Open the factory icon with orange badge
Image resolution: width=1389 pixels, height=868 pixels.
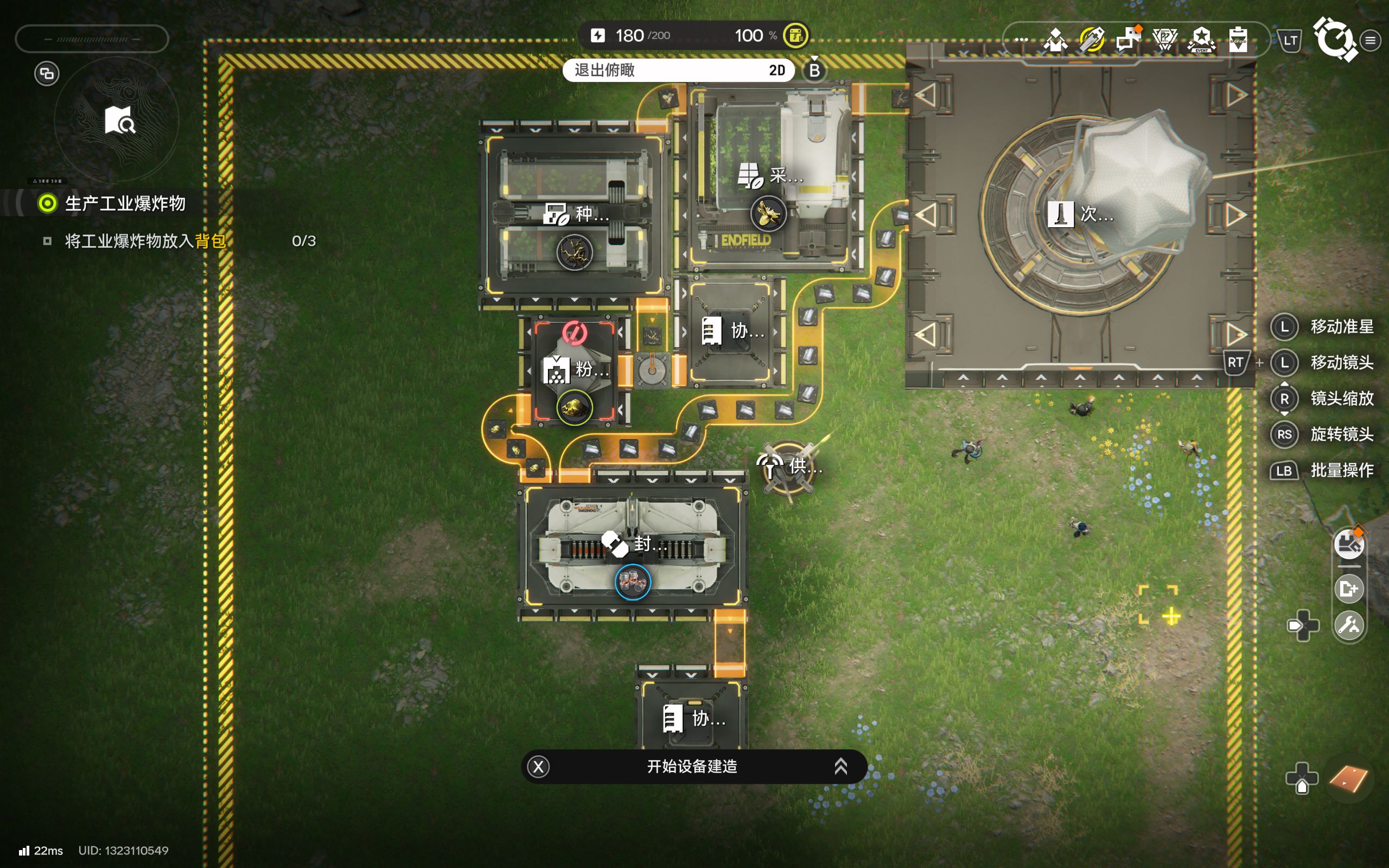click(x=1348, y=543)
